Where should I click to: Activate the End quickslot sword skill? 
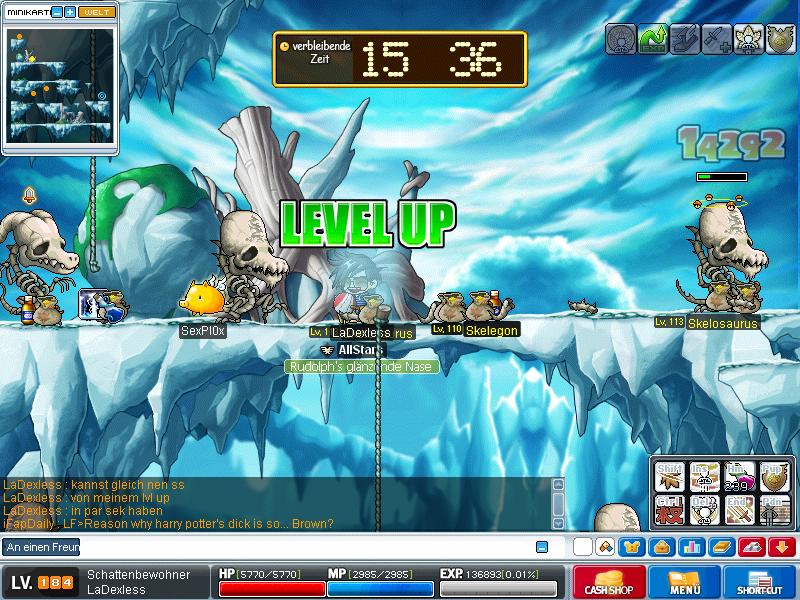click(x=738, y=508)
